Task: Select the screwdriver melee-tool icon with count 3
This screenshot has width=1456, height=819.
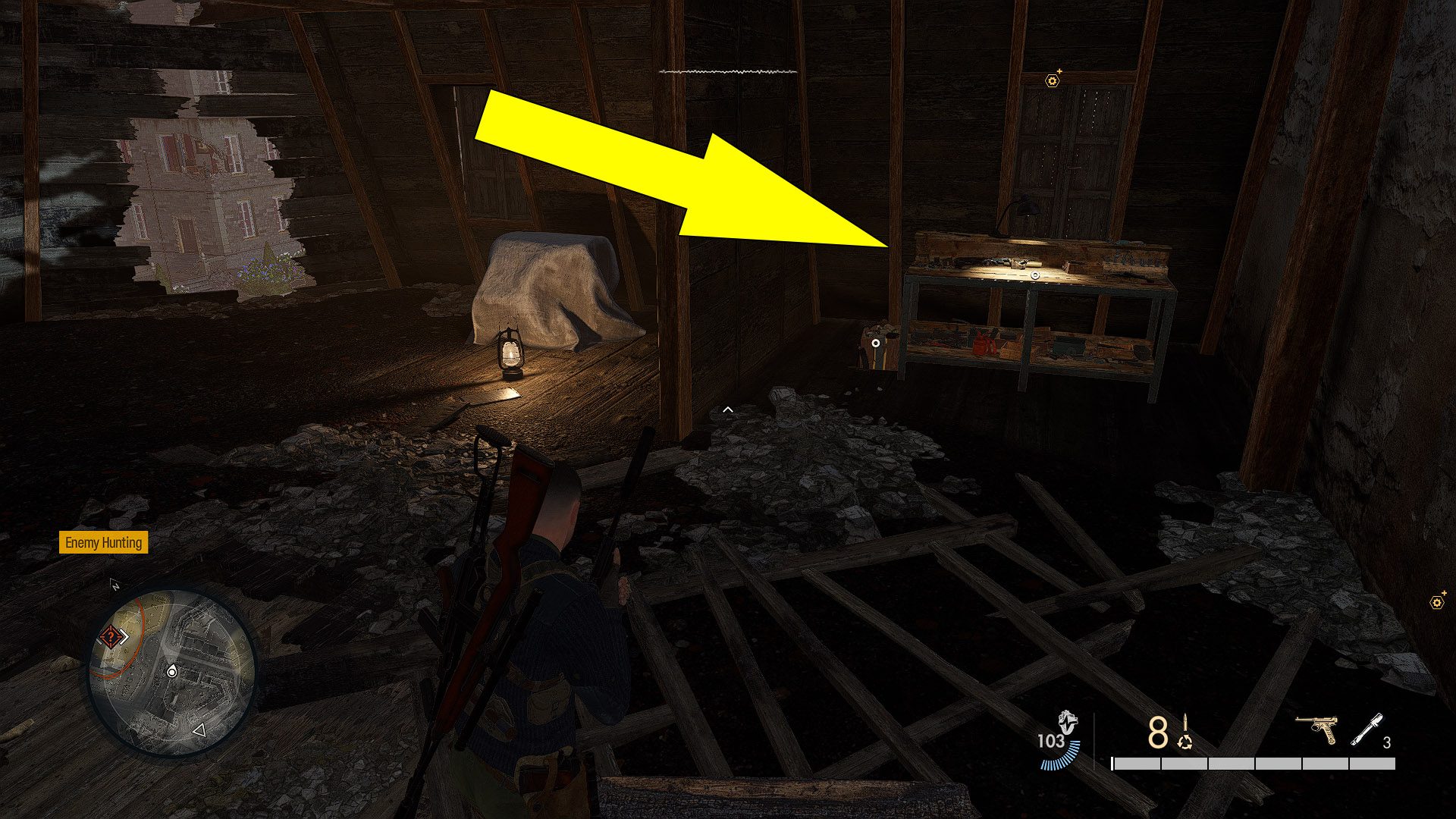Action: click(x=1367, y=730)
